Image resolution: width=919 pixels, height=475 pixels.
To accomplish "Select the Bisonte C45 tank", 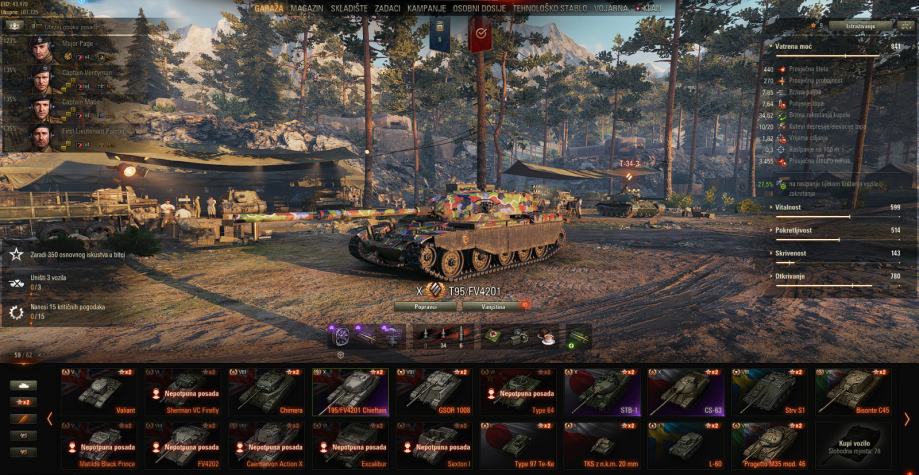I will pos(851,391).
